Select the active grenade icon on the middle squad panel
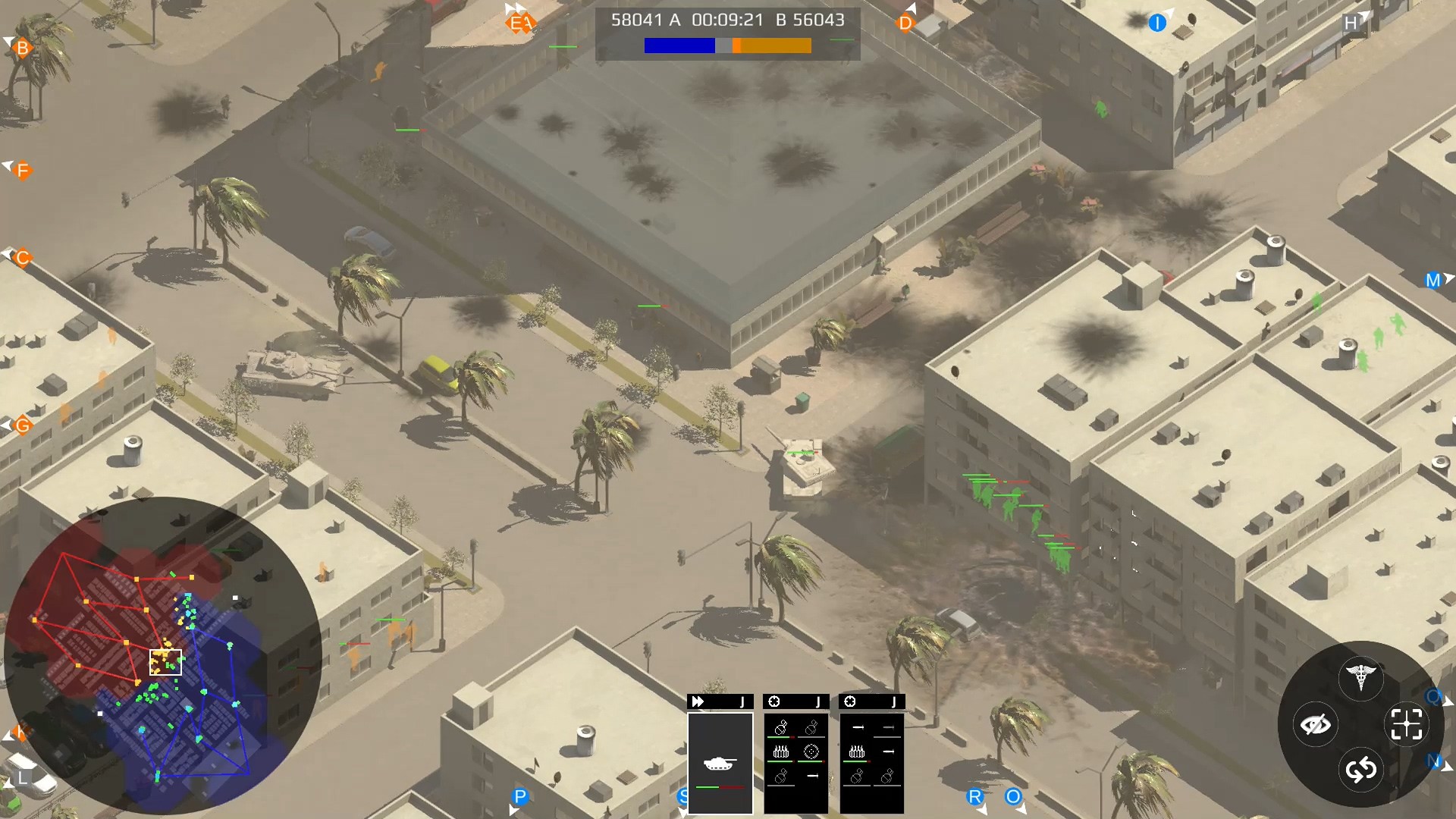Image resolution: width=1456 pixels, height=819 pixels. tap(780, 727)
